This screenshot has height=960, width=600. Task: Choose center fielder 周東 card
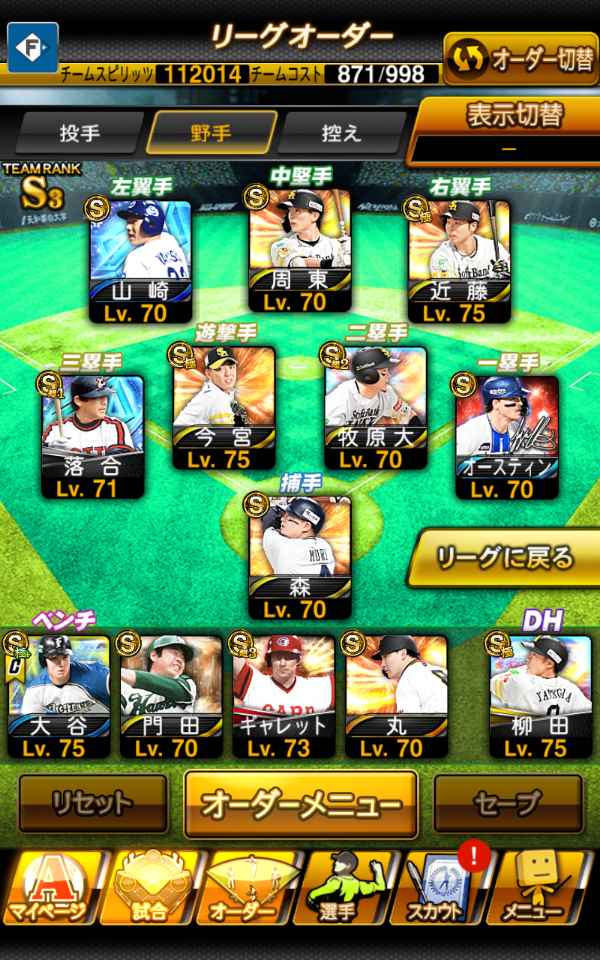(300, 250)
